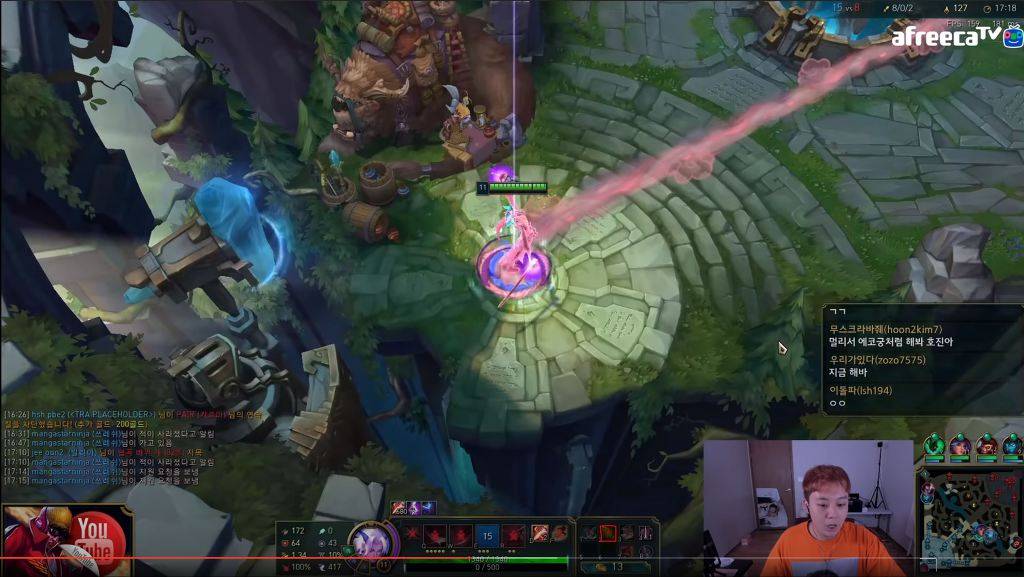The image size is (1024, 577).
Task: Activate the Q ability icon
Action: (x=435, y=535)
